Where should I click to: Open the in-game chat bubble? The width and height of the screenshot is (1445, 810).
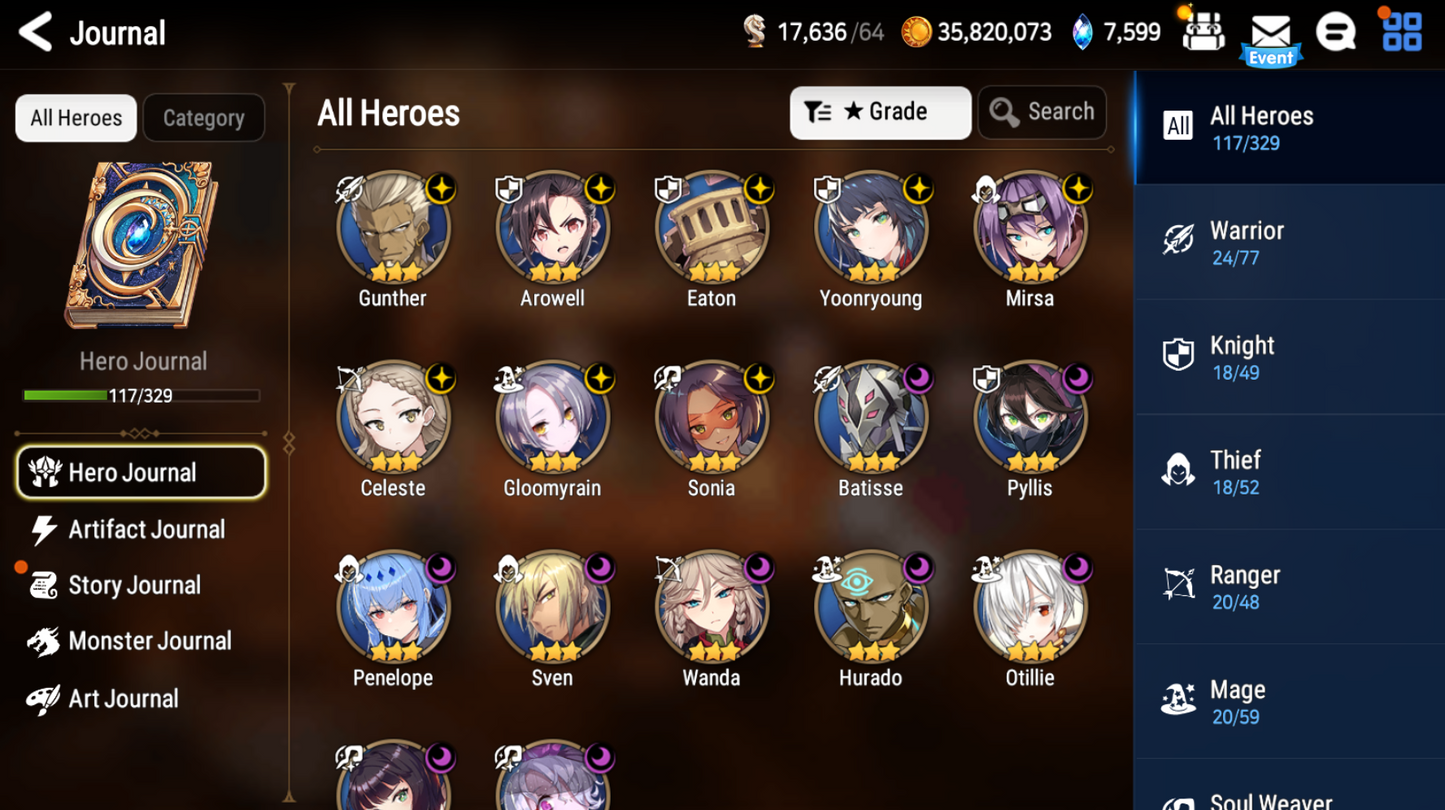[x=1337, y=31]
